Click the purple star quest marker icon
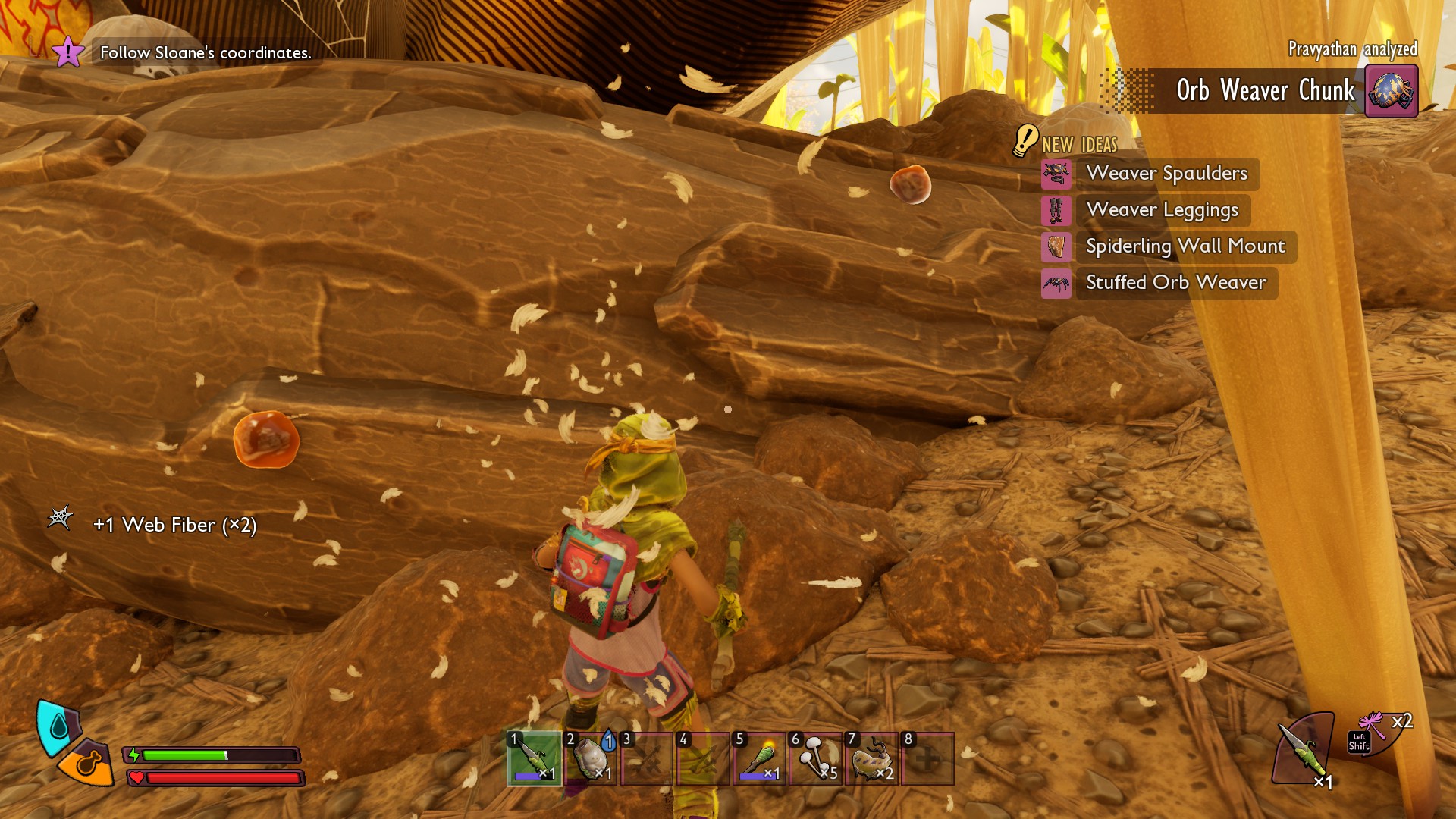 pos(67,52)
